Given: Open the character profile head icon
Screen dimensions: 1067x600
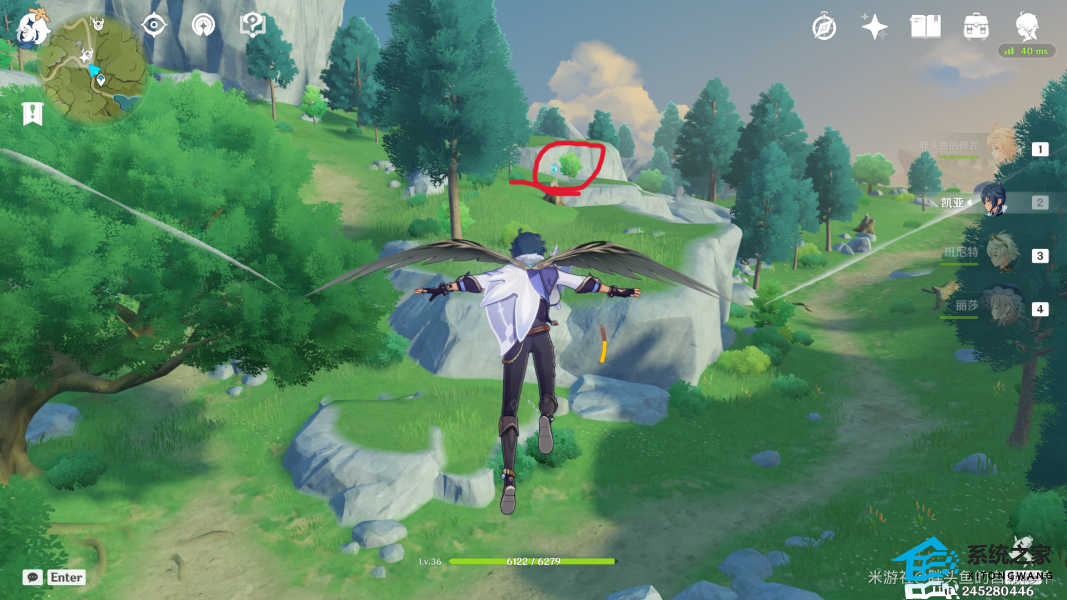Looking at the screenshot, I should [x=1026, y=26].
